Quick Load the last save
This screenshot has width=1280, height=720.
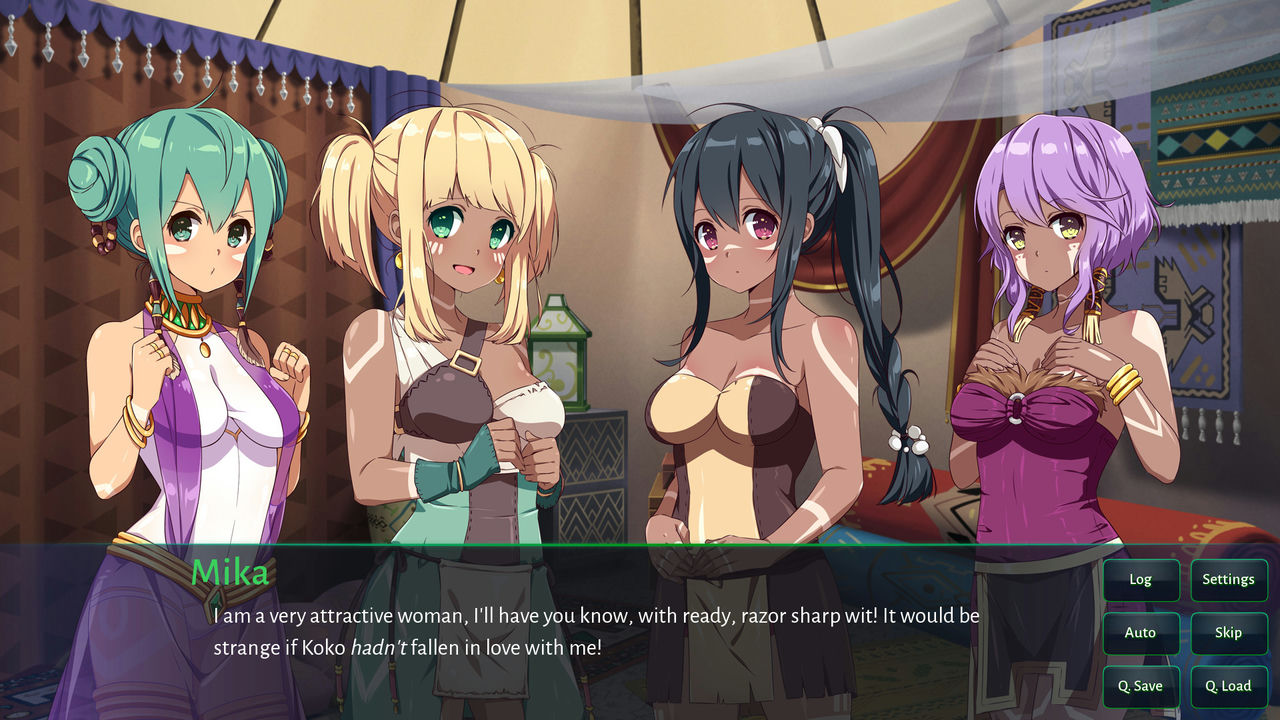(1229, 686)
